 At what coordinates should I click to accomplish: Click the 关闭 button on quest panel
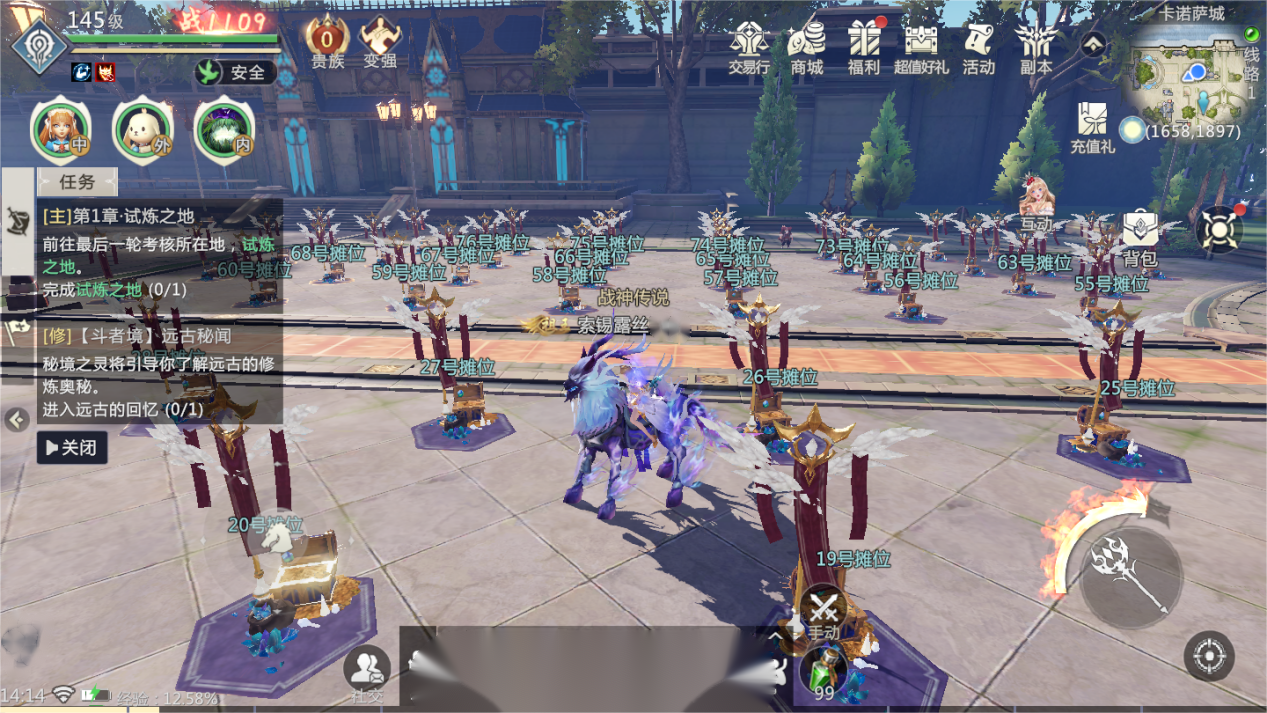pyautogui.click(x=72, y=447)
